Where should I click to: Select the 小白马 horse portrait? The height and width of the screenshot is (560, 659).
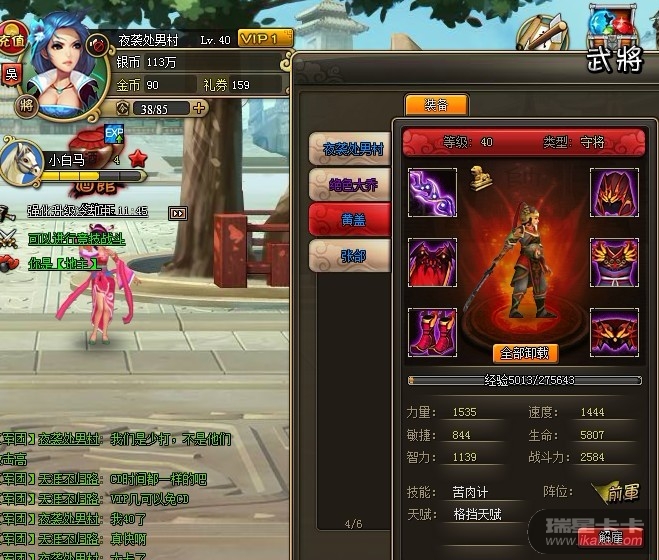coord(22,161)
